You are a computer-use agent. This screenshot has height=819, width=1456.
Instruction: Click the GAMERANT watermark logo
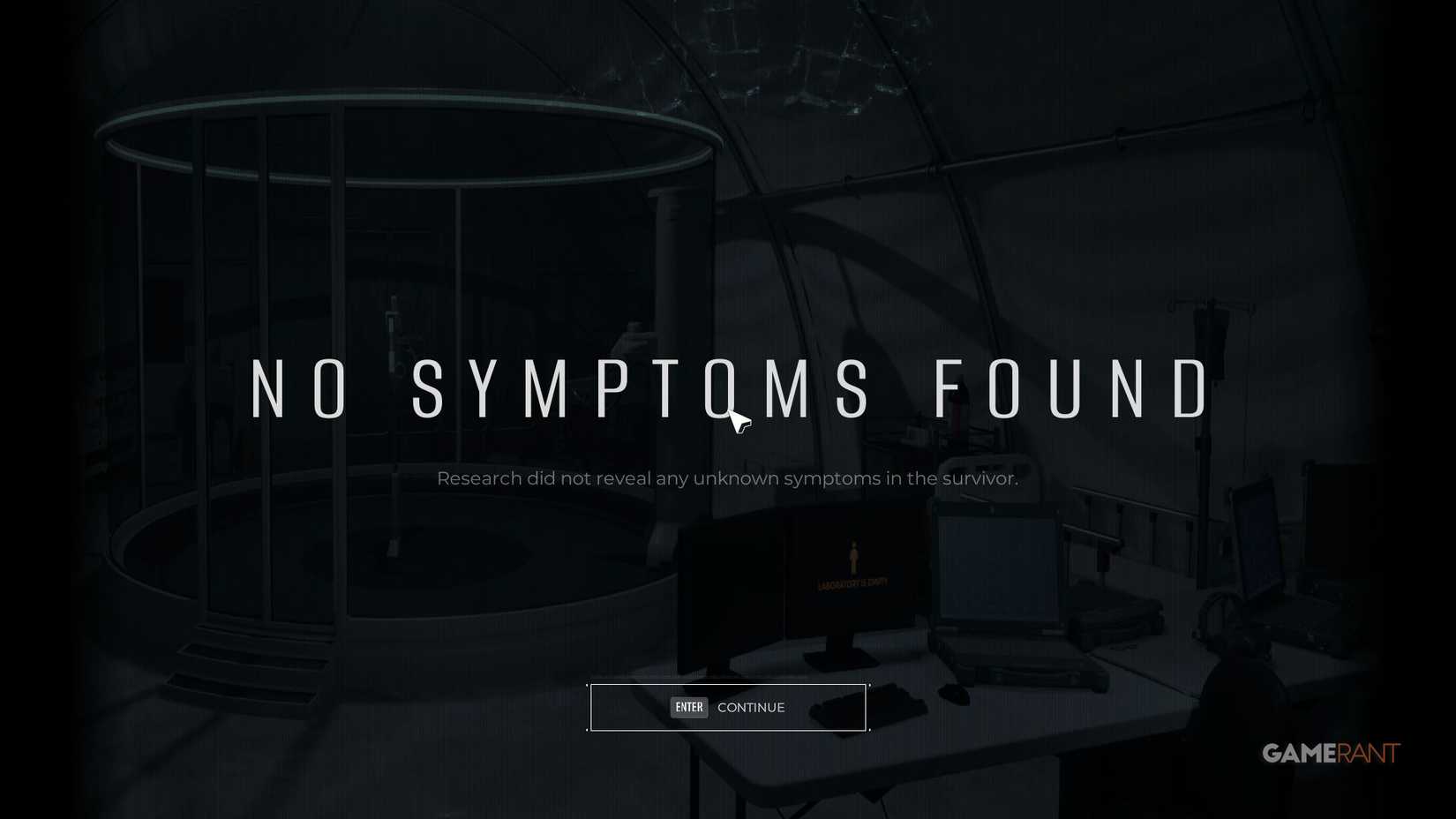pyautogui.click(x=1332, y=752)
